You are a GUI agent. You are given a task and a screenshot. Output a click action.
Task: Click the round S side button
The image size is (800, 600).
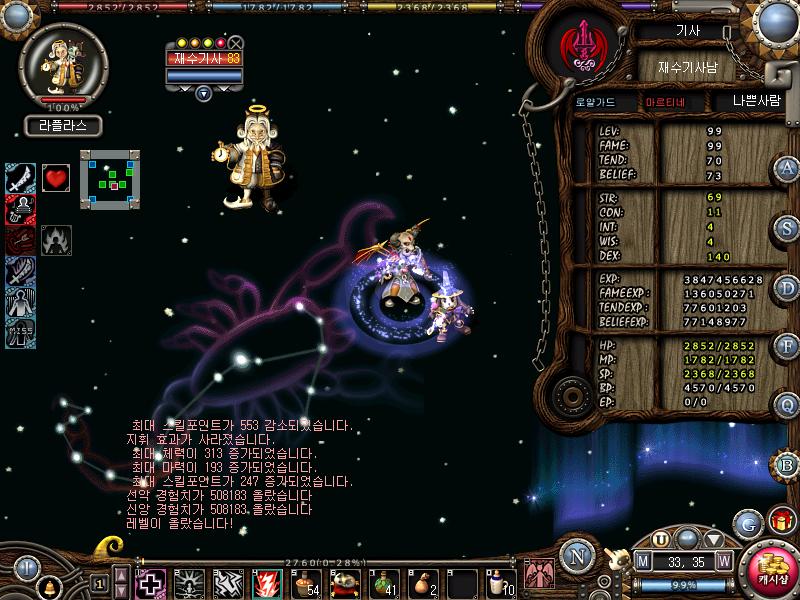click(788, 228)
